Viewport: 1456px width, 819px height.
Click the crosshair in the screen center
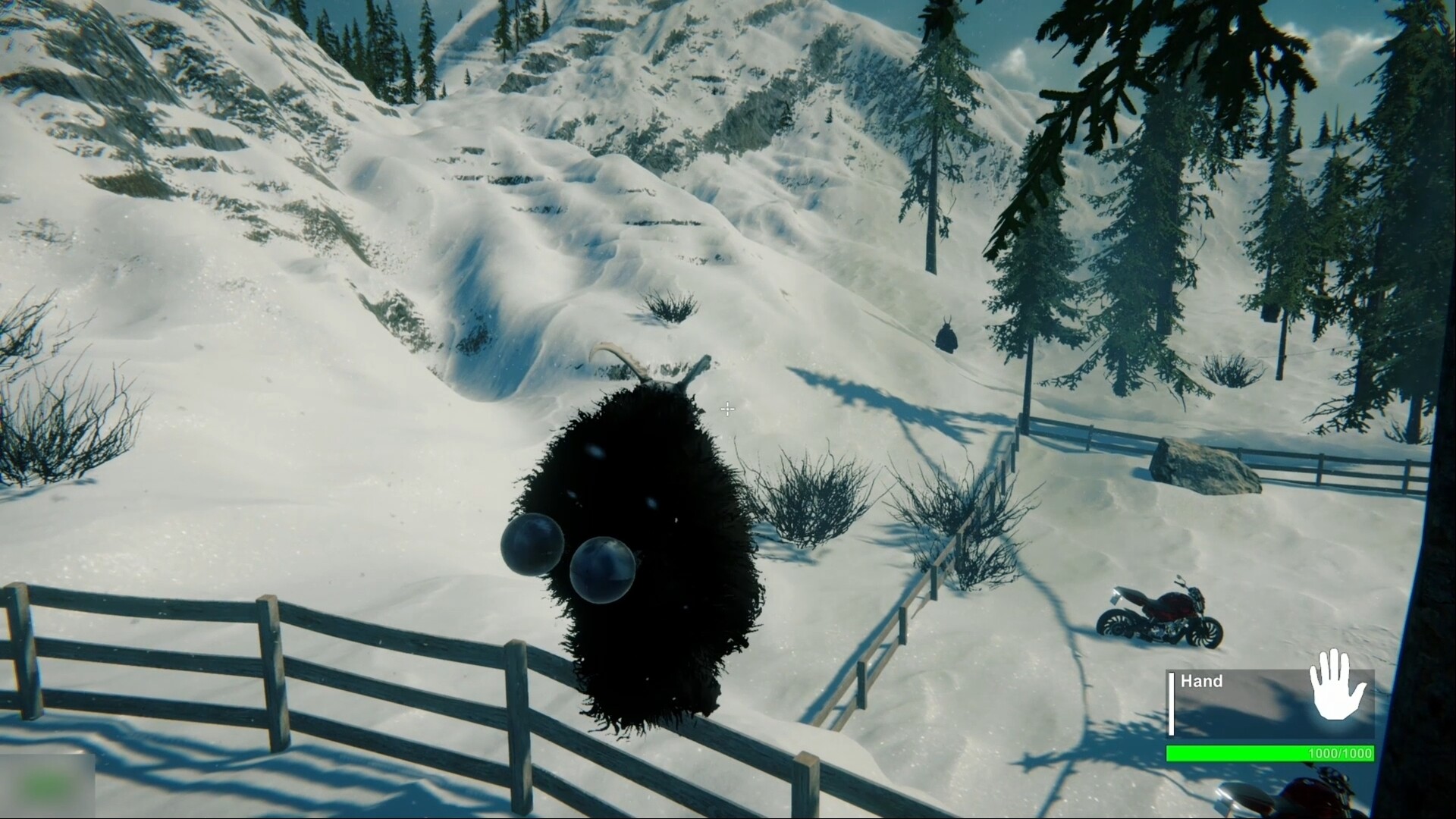click(726, 409)
